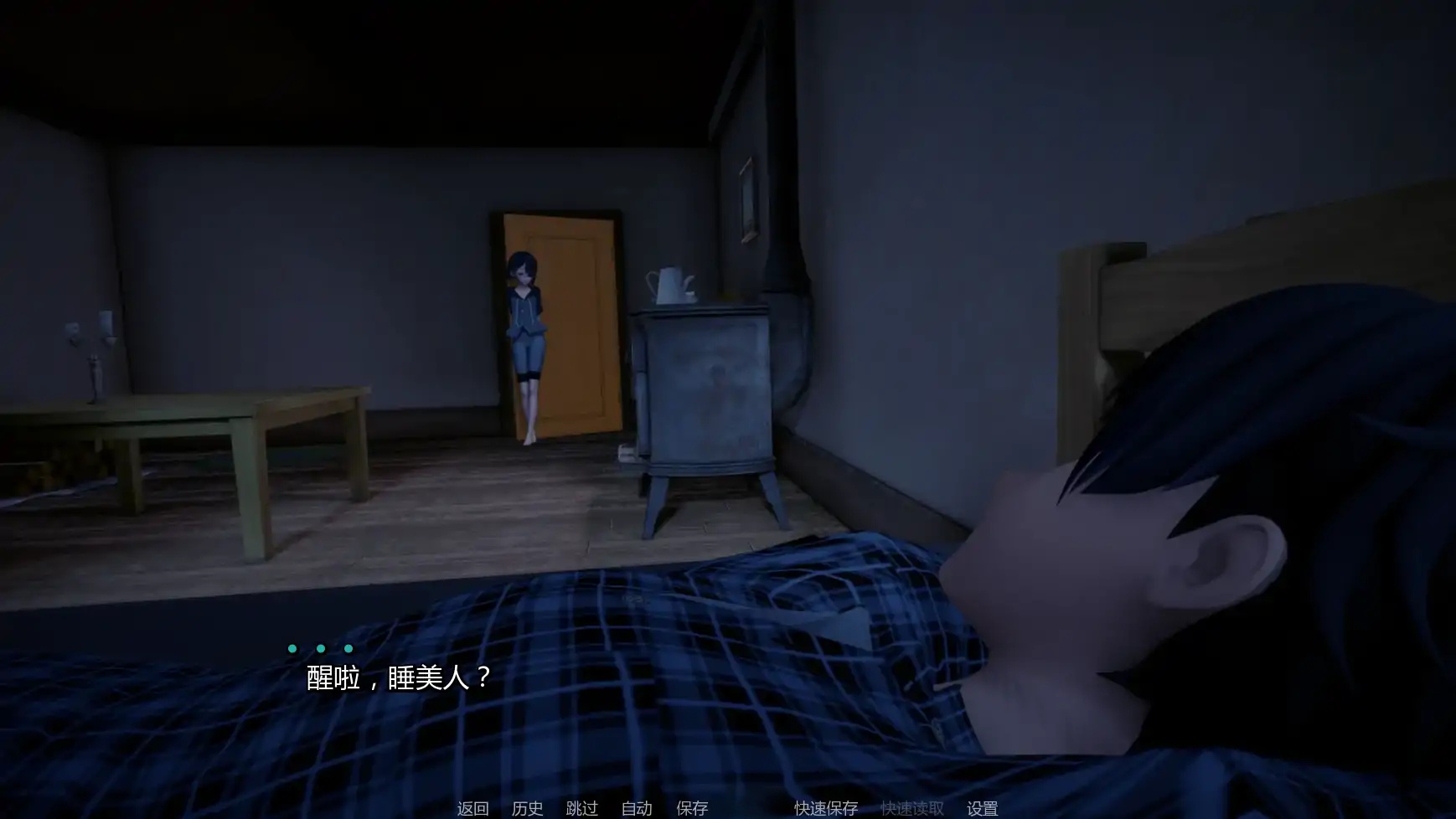This screenshot has width=1456, height=819.
Task: Click the first teal pause dot indicator
Action: click(292, 647)
